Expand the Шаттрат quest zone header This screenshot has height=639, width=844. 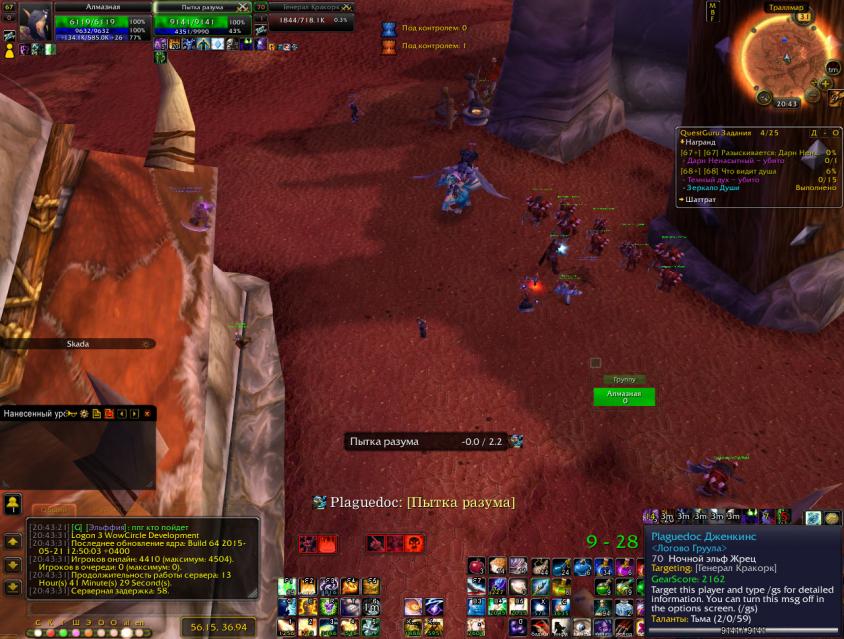click(699, 199)
